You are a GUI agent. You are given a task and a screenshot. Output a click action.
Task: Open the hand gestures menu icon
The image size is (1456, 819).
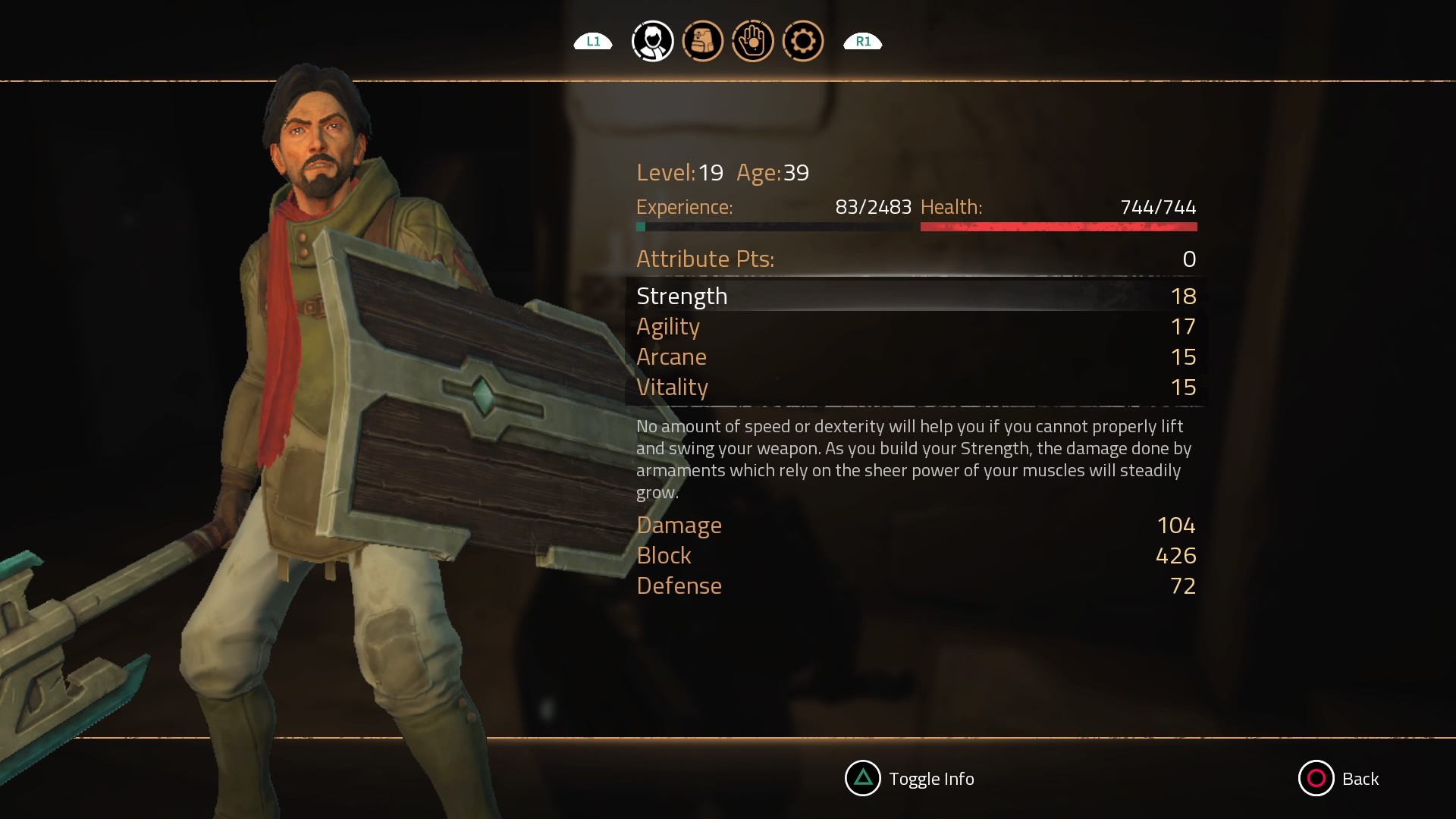(x=752, y=41)
